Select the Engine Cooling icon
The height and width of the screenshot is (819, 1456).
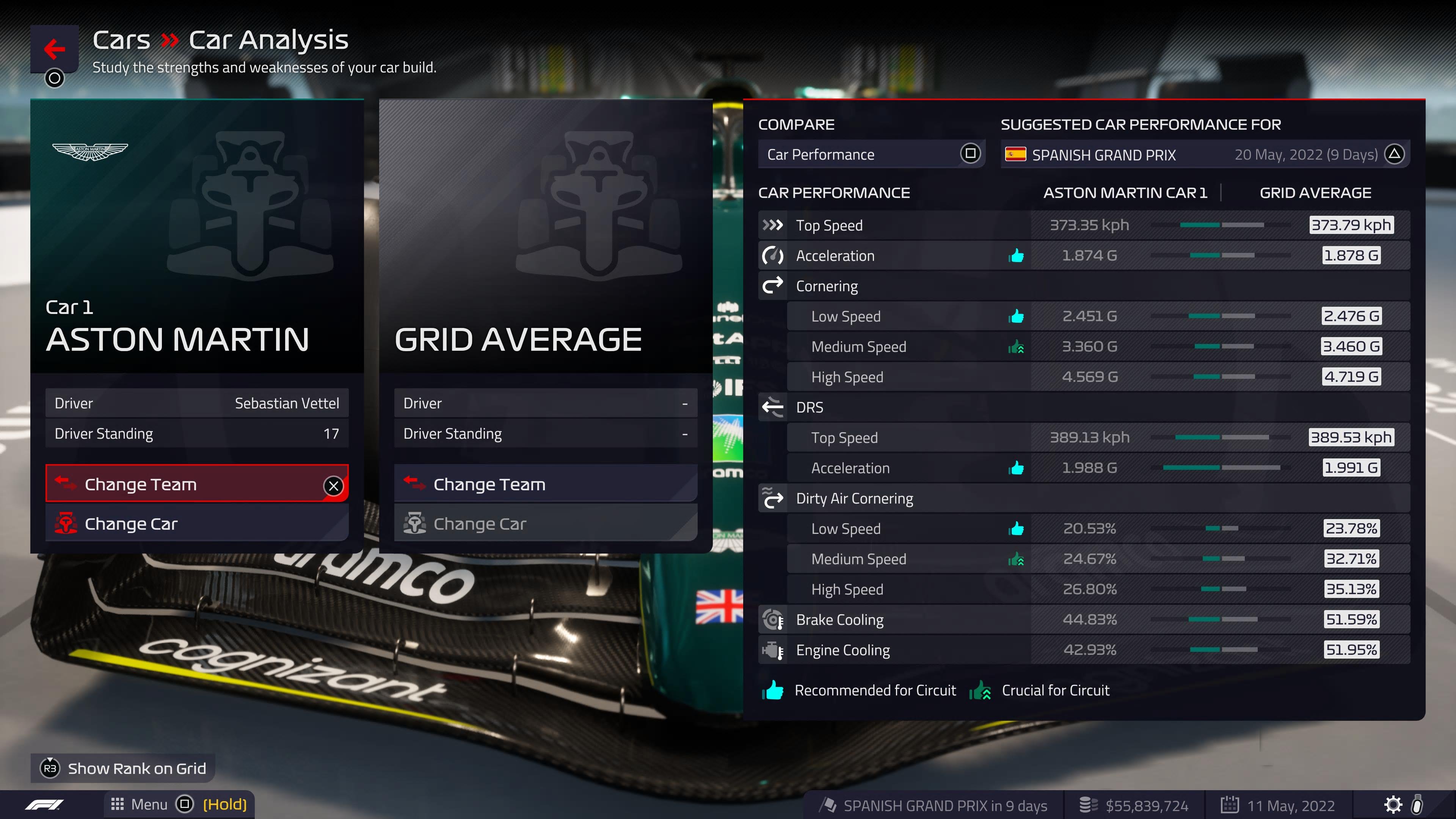[x=773, y=650]
